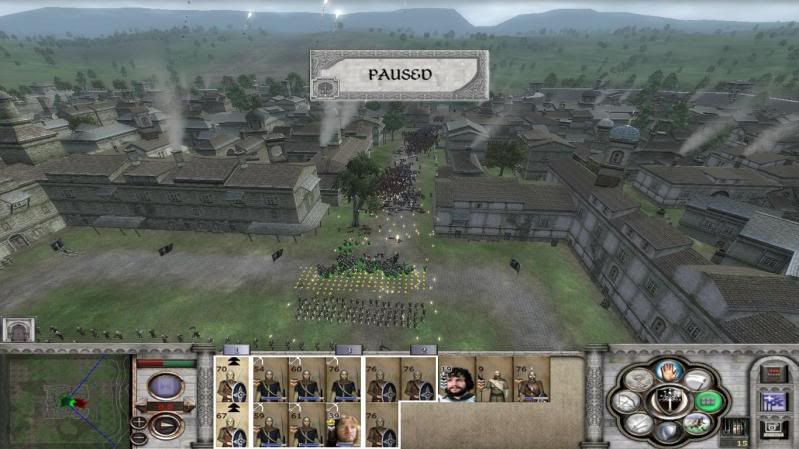Select the shield infantry card showing 67

232,425
